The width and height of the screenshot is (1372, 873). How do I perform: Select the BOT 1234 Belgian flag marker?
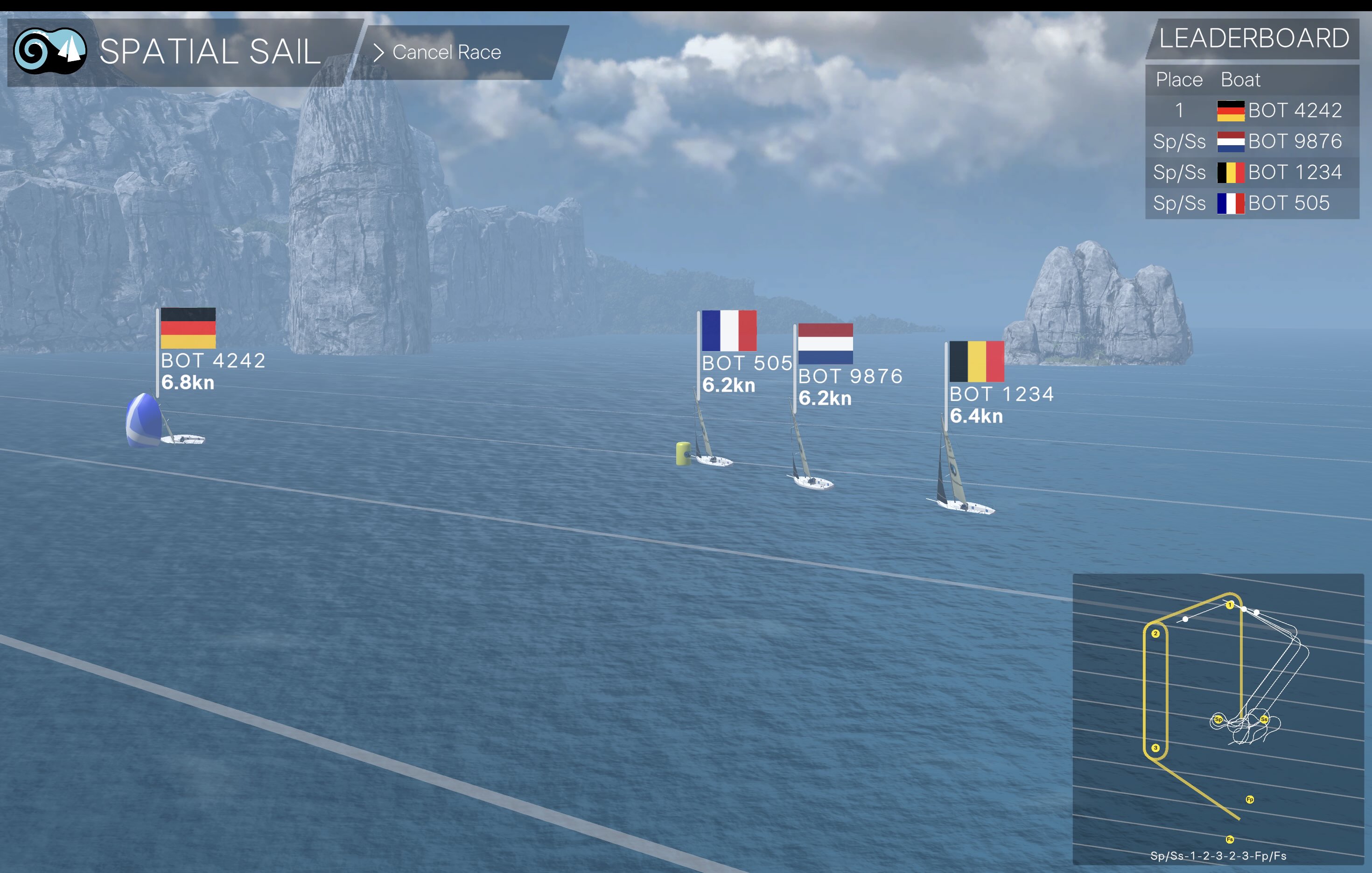click(x=976, y=361)
